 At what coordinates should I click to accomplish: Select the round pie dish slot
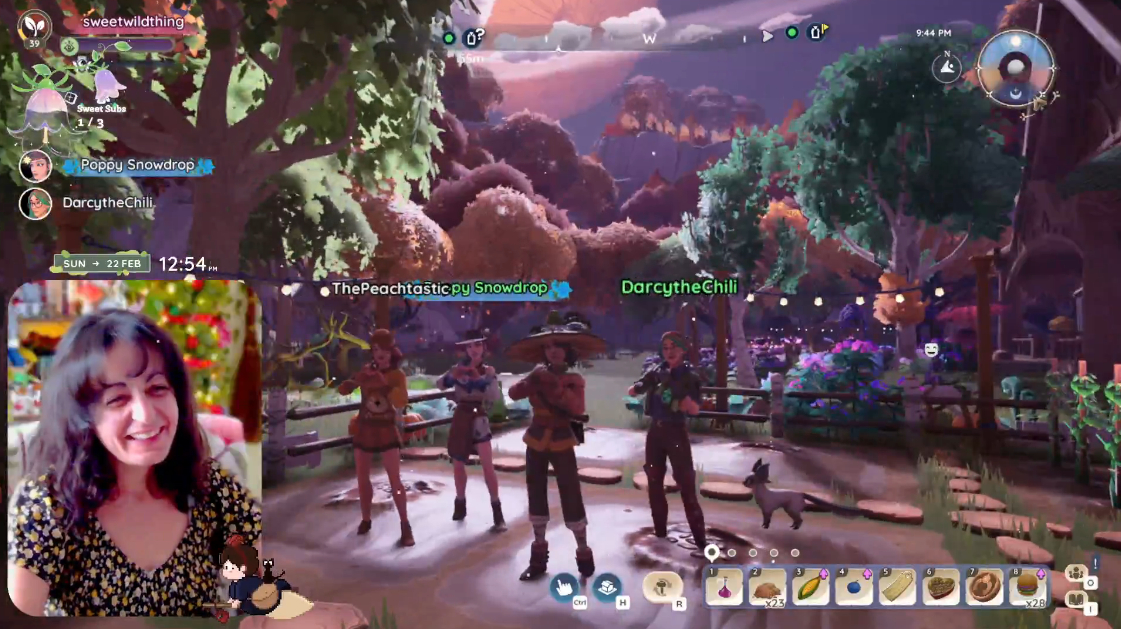click(985, 588)
